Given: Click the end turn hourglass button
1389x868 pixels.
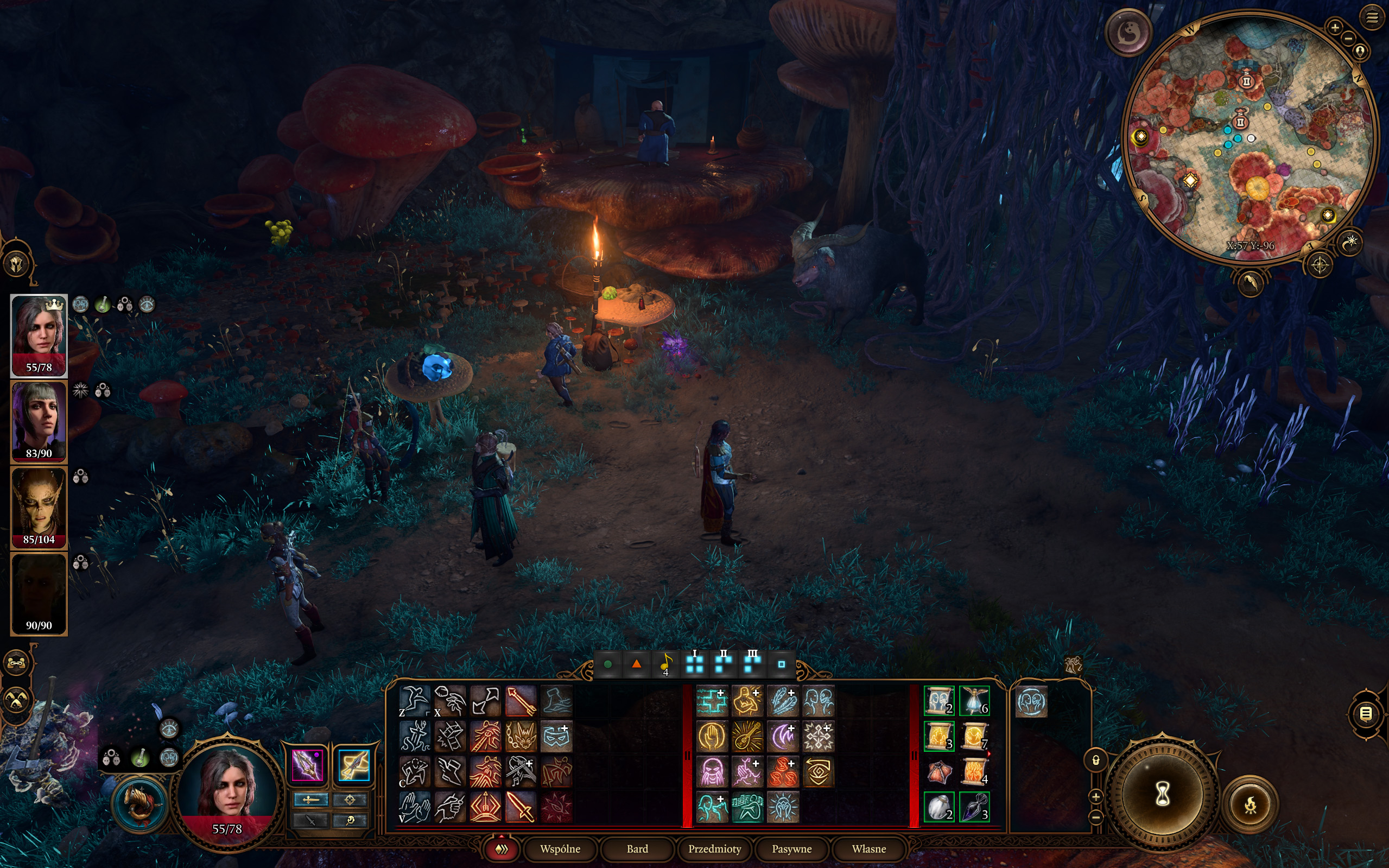Looking at the screenshot, I should point(1162,794).
